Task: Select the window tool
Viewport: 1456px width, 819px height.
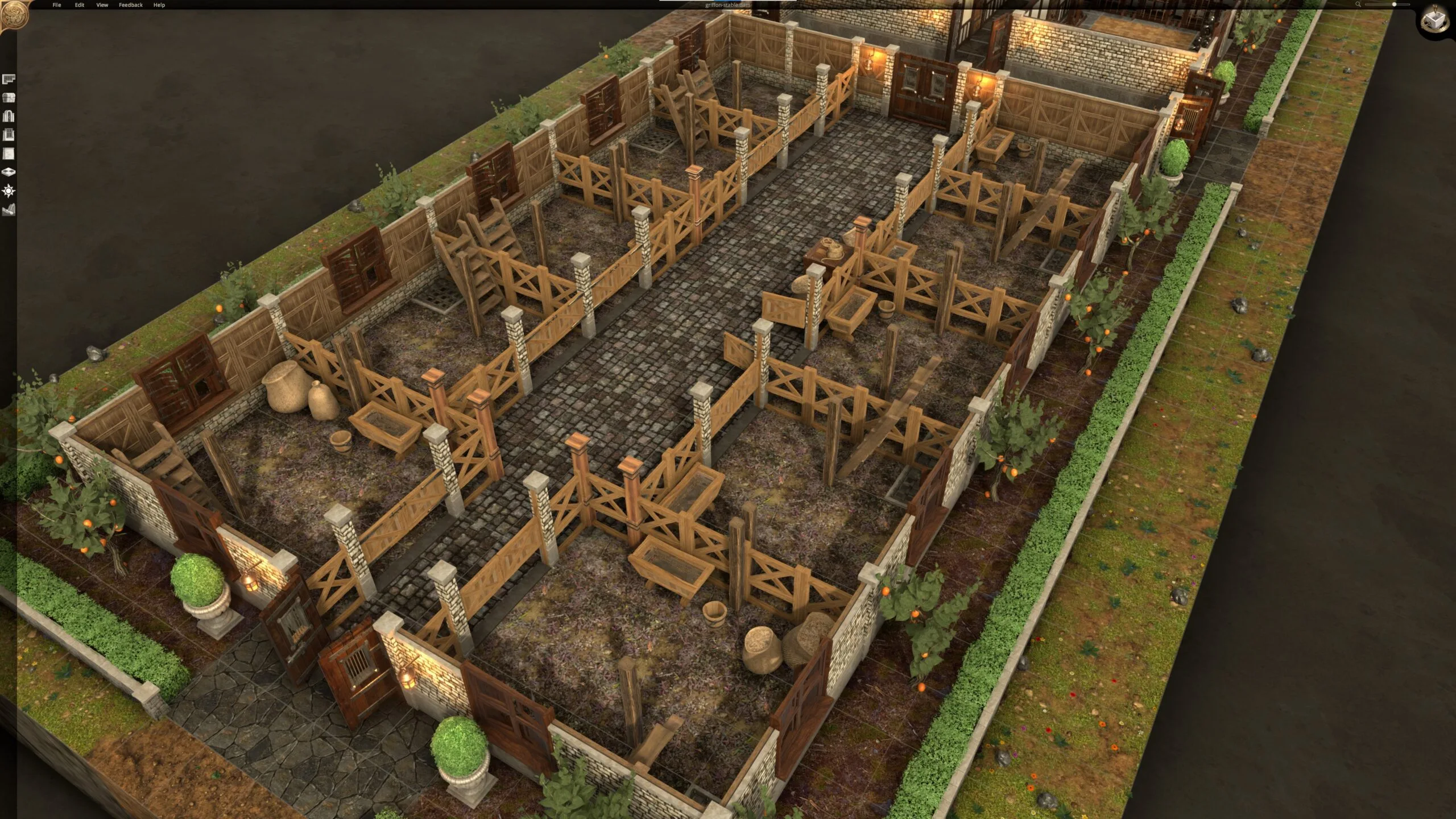Action: coord(9,135)
